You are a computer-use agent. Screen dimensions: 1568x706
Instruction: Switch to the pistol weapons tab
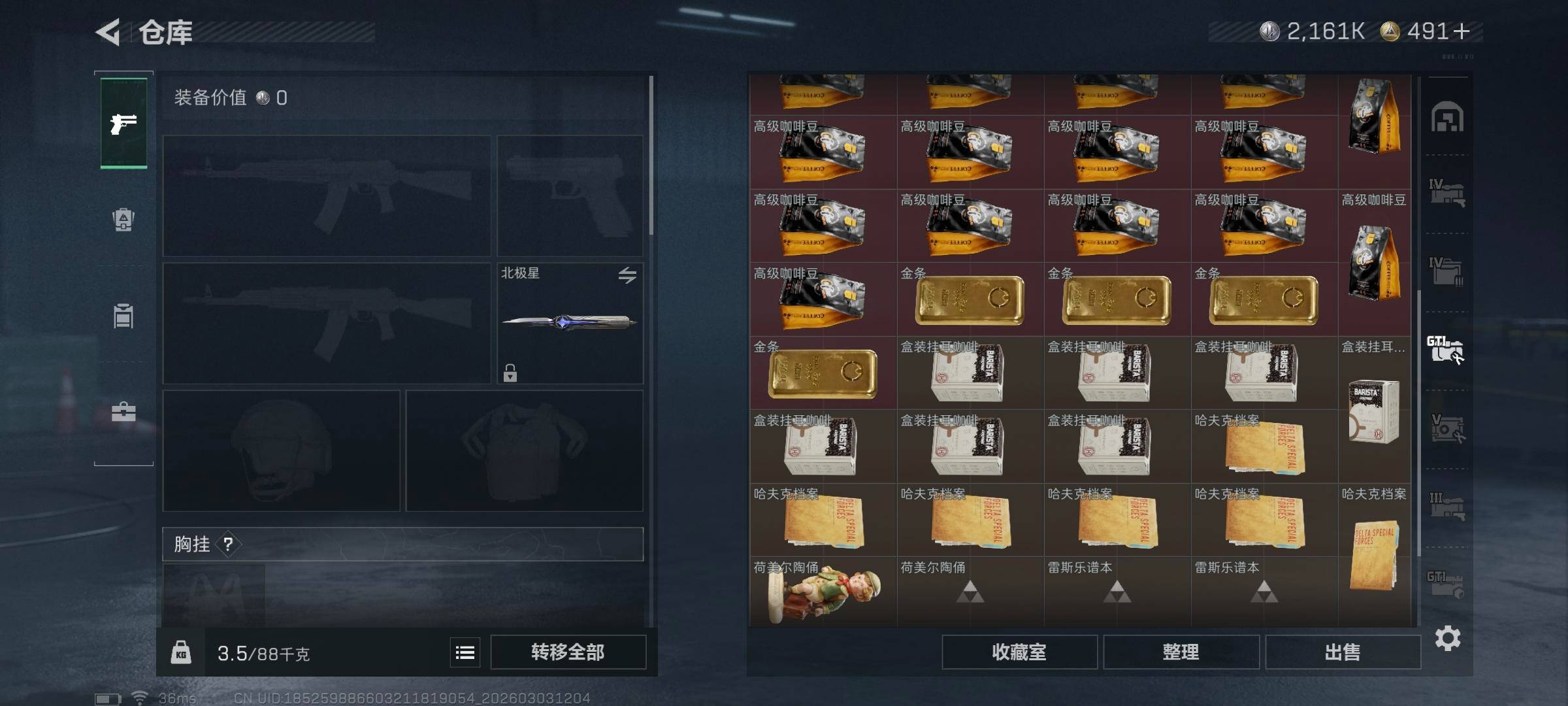(123, 123)
